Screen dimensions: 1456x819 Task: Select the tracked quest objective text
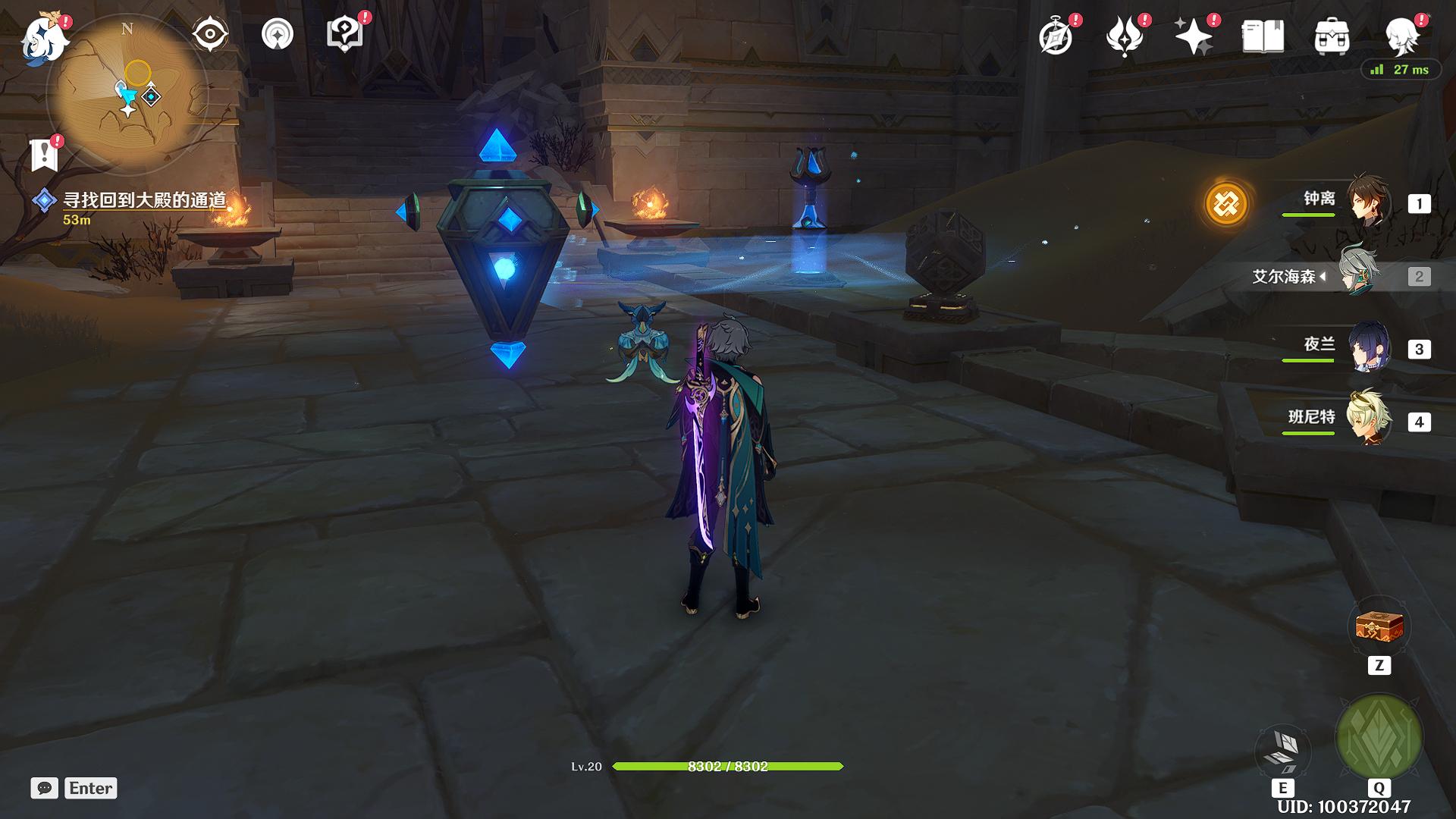click(x=144, y=200)
